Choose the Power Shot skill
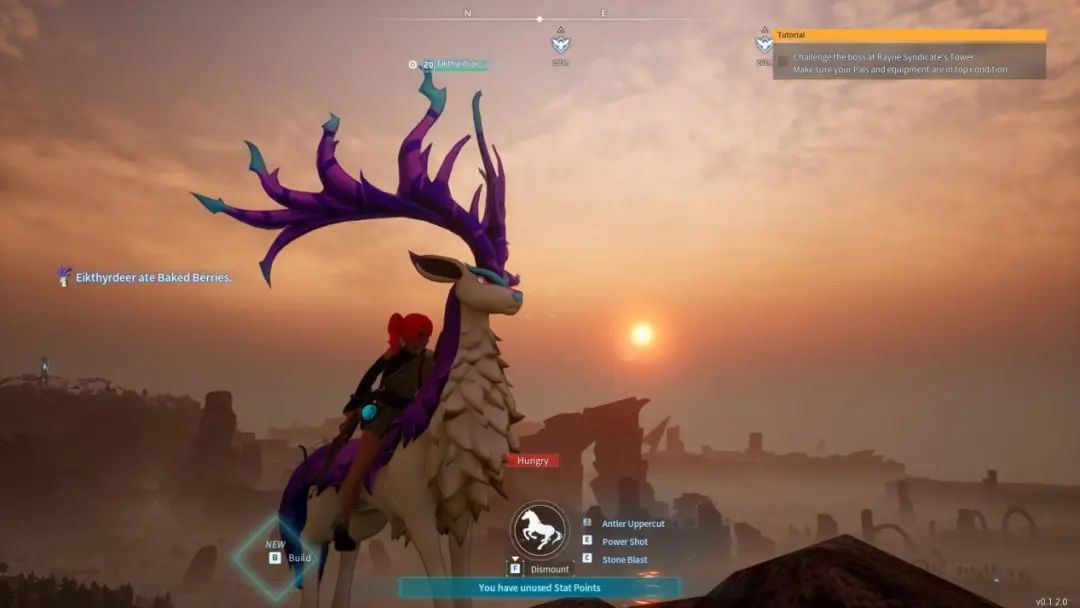This screenshot has width=1080, height=608. click(624, 542)
